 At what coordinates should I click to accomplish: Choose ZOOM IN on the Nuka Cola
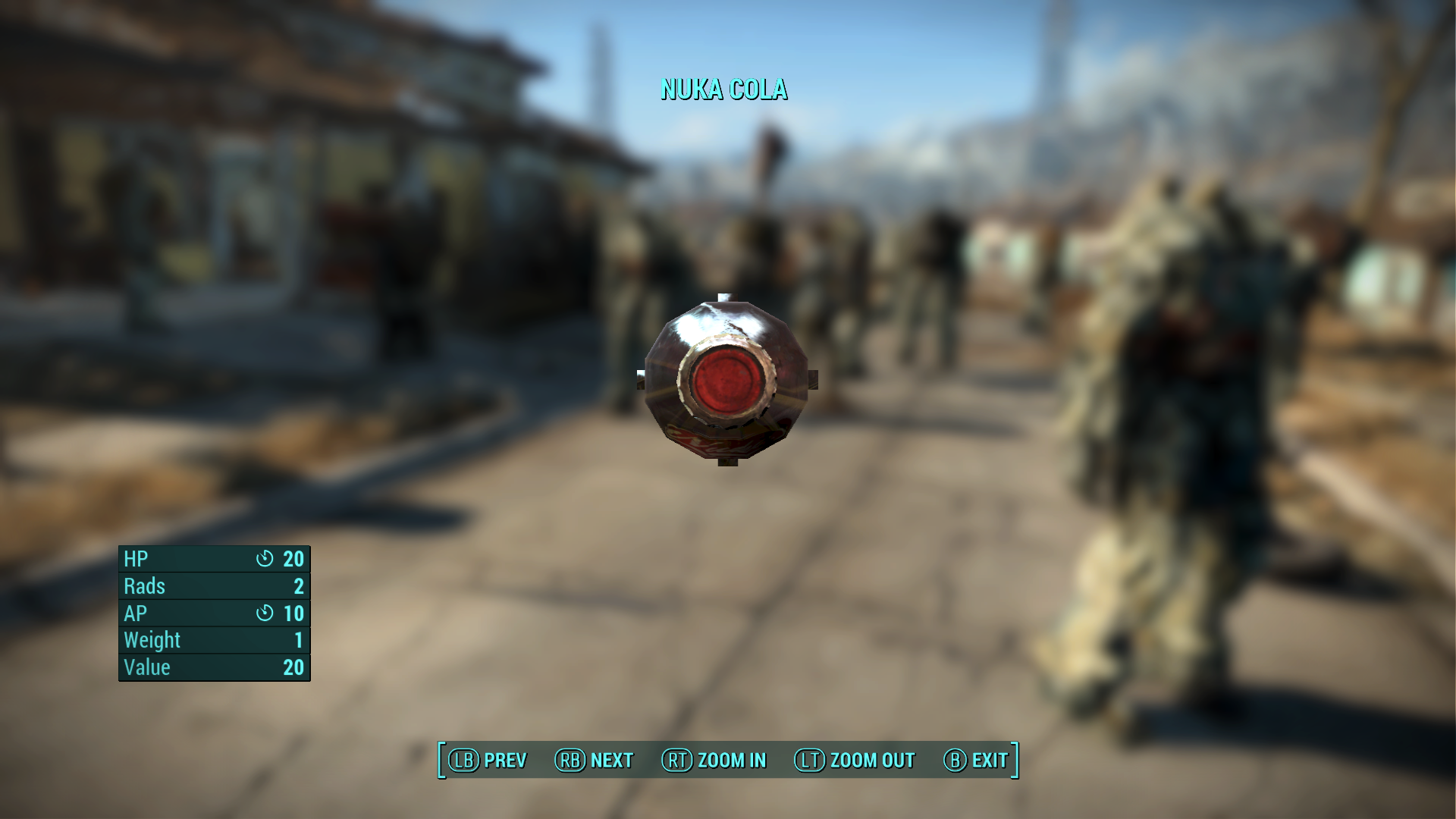714,760
